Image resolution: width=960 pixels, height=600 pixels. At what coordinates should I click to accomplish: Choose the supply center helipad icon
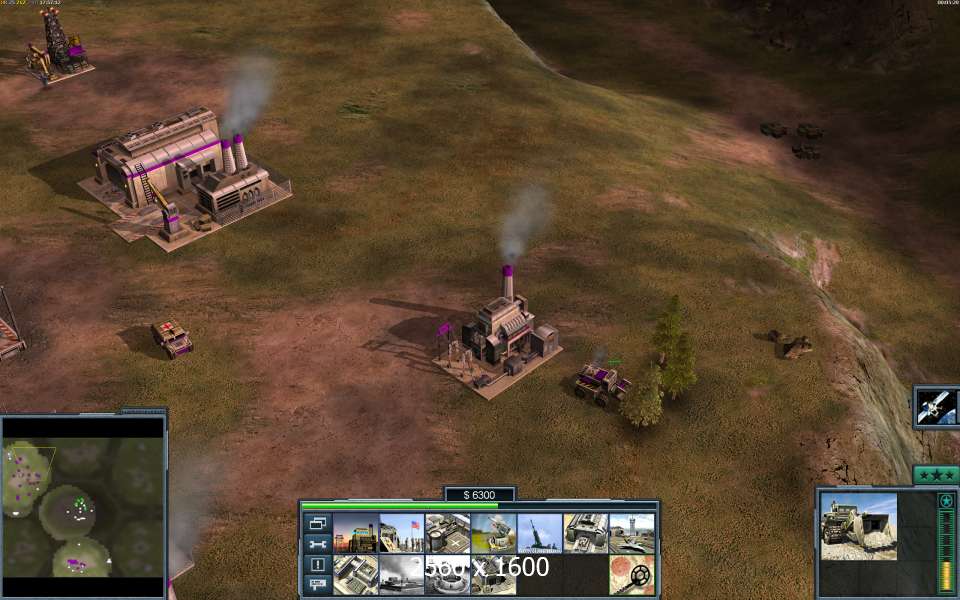tap(447, 533)
